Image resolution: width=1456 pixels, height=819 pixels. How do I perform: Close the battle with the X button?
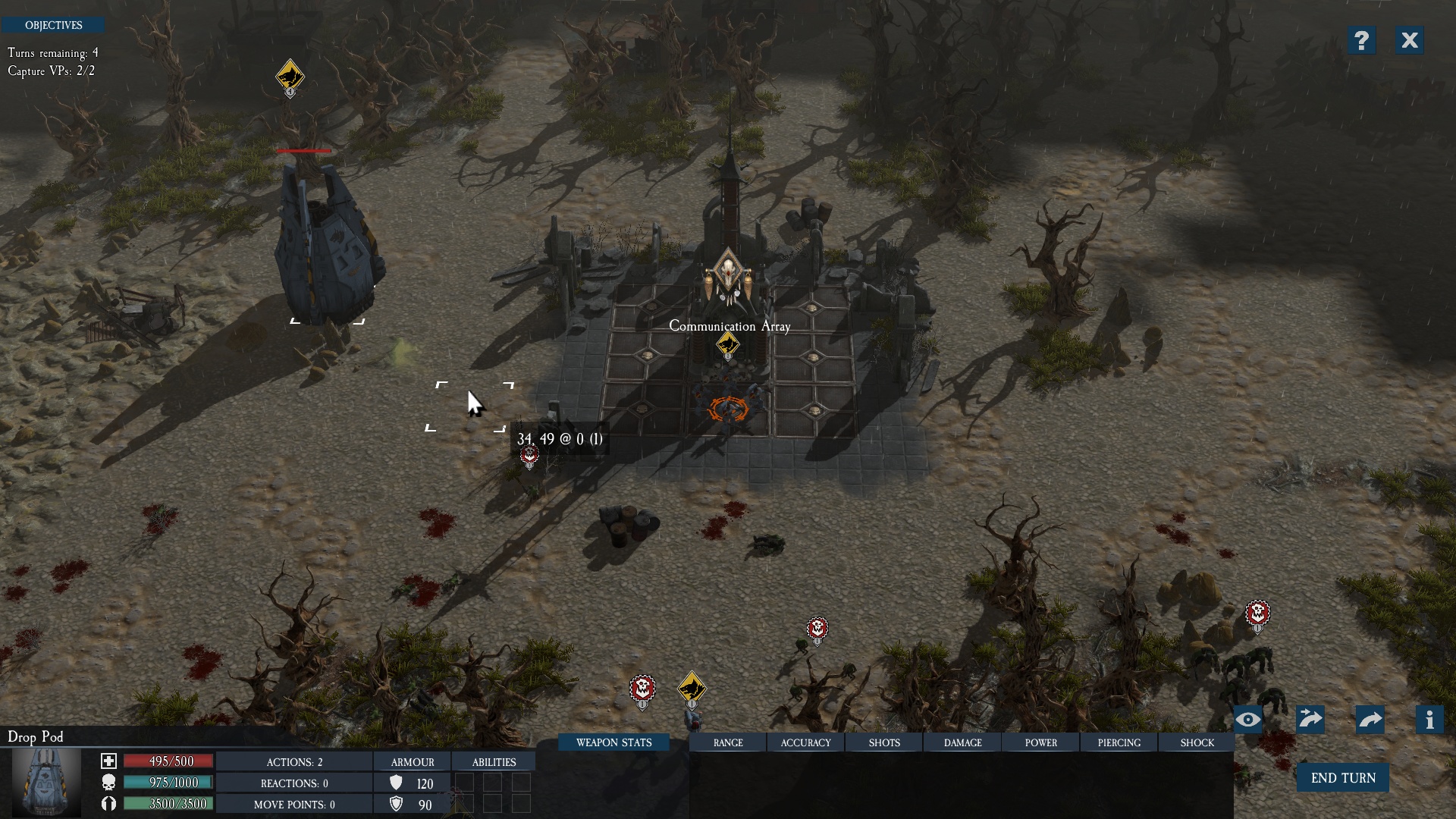(x=1409, y=40)
